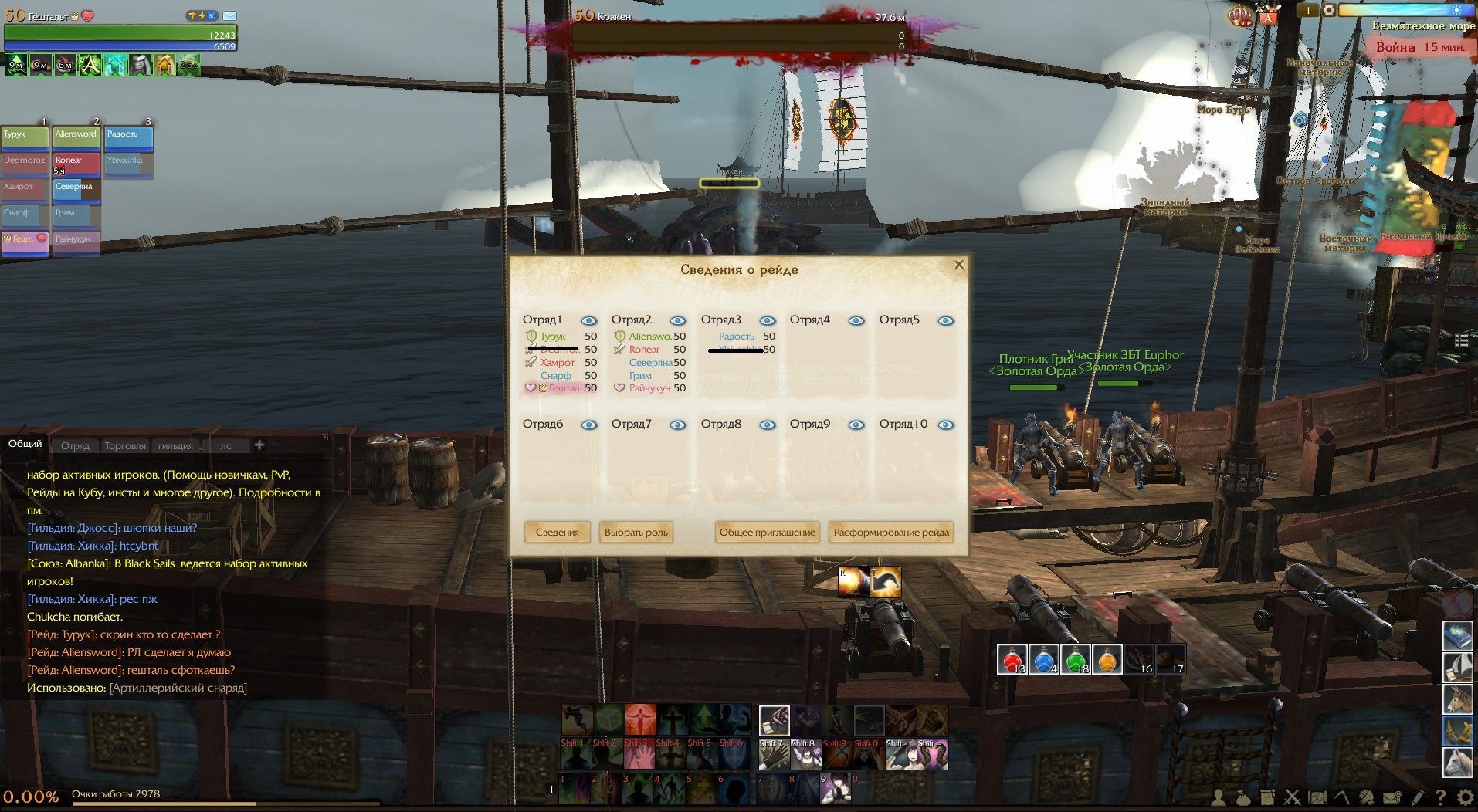Use the blue potion quick slot
1478x812 pixels.
coord(1043,660)
